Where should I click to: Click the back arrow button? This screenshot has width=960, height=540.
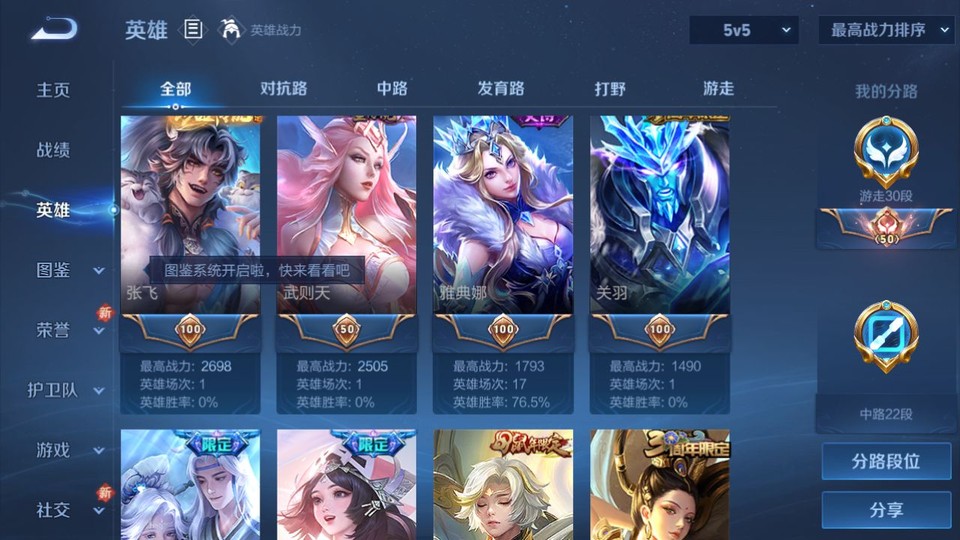pyautogui.click(x=53, y=29)
